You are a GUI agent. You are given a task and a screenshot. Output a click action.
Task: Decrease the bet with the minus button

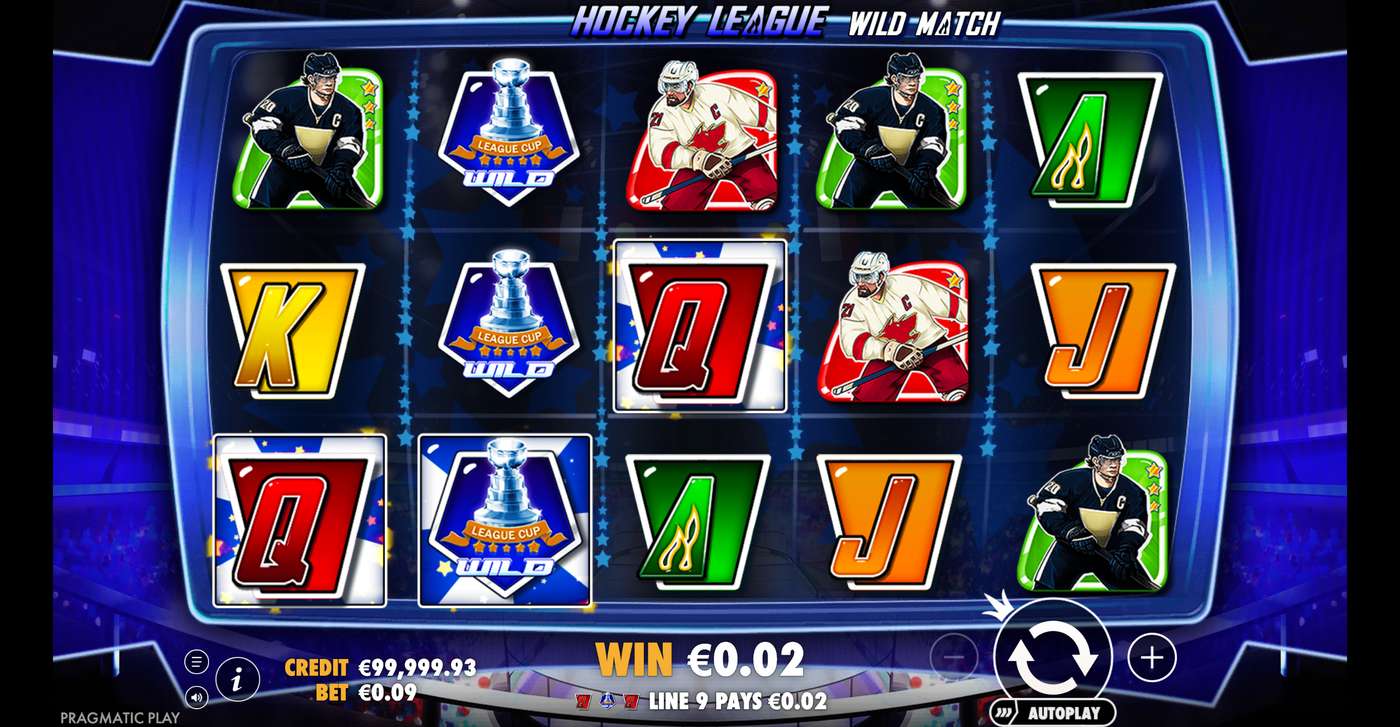(950, 658)
